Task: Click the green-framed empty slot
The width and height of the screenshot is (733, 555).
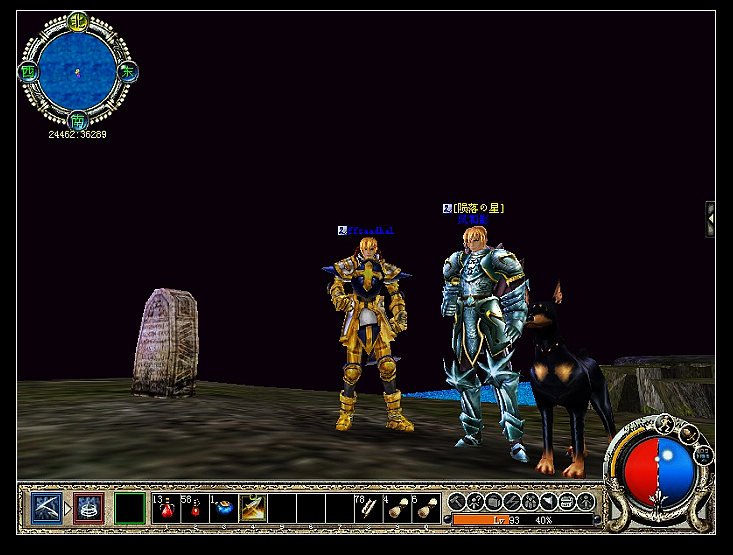Action: click(x=129, y=508)
